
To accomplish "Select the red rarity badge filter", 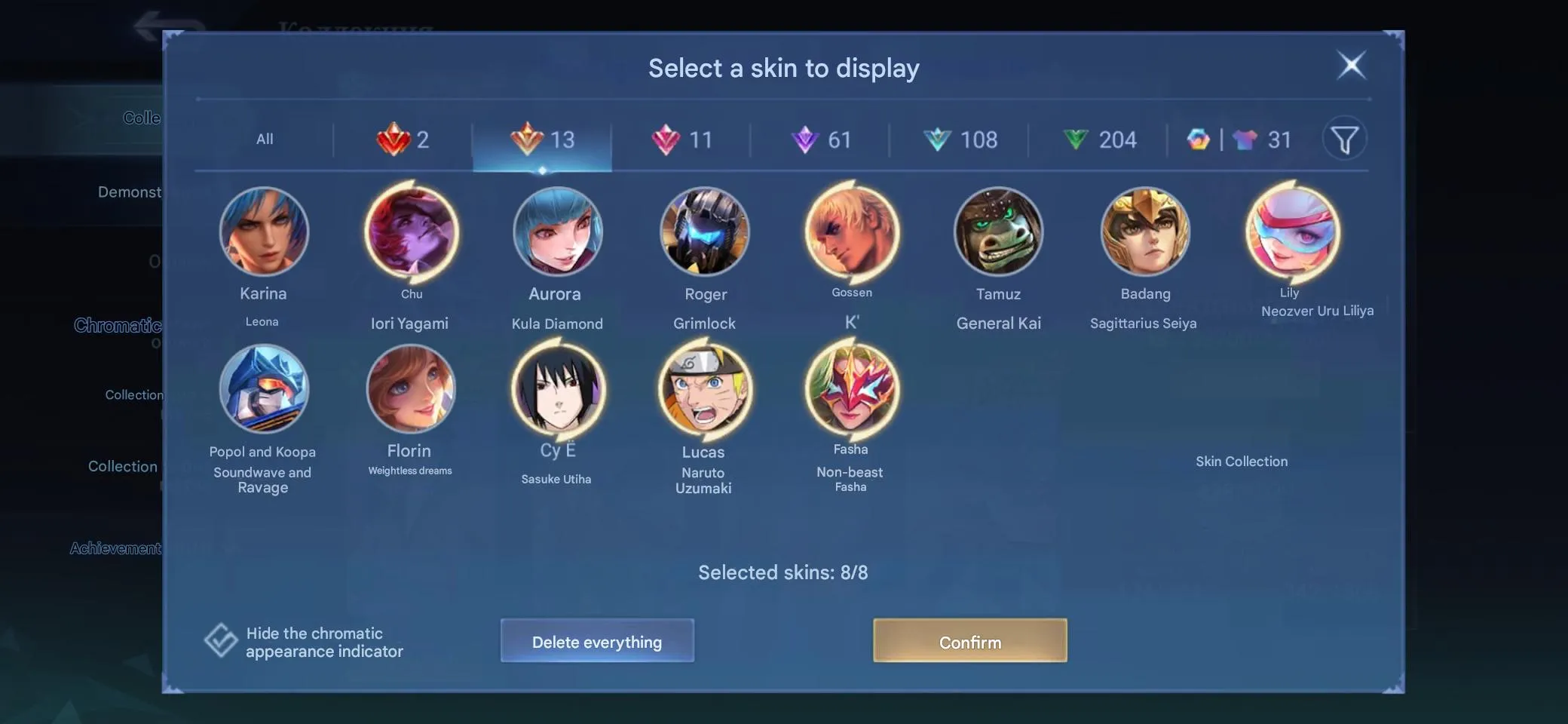I will (405, 140).
